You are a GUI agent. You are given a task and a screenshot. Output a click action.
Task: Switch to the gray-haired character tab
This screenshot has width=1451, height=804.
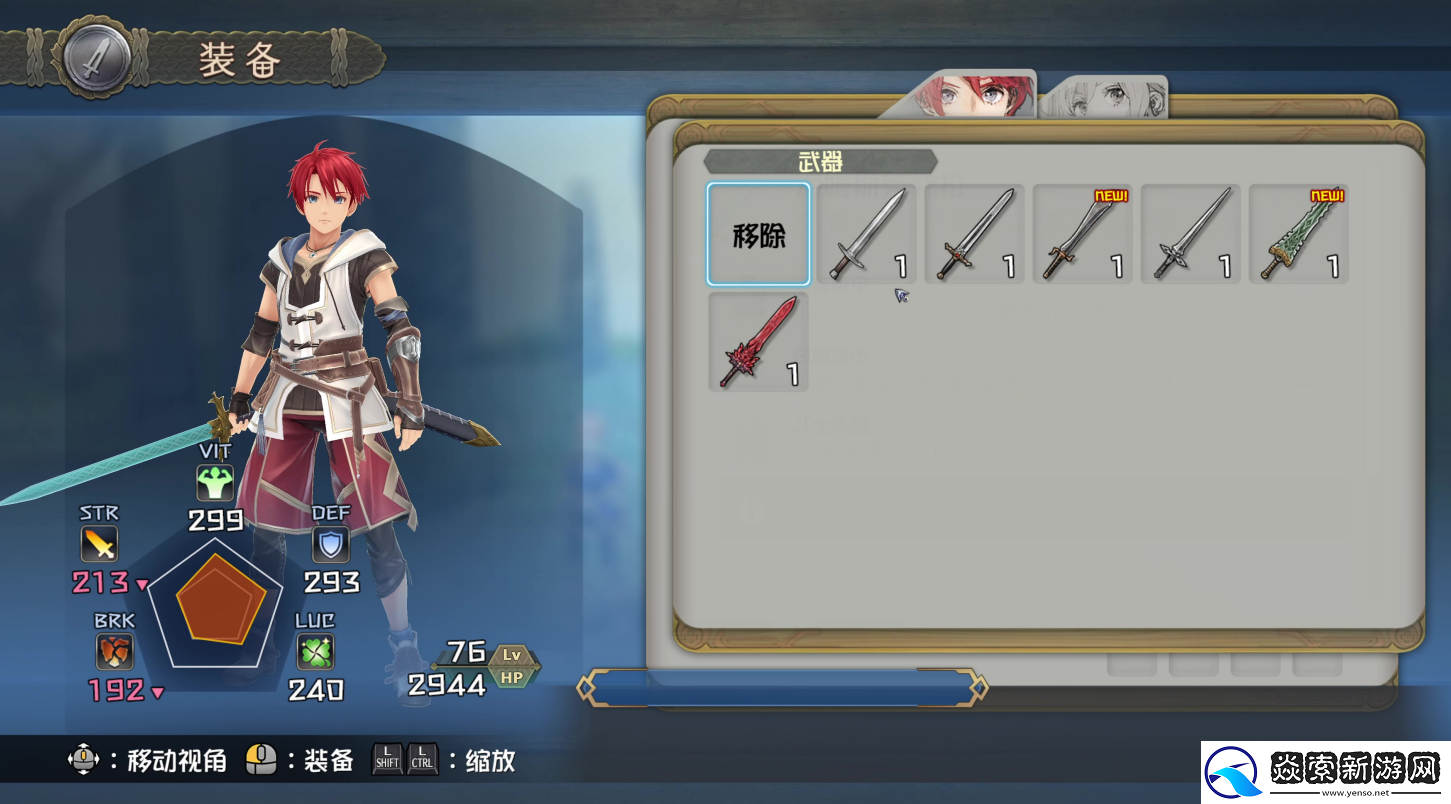(x=1108, y=98)
